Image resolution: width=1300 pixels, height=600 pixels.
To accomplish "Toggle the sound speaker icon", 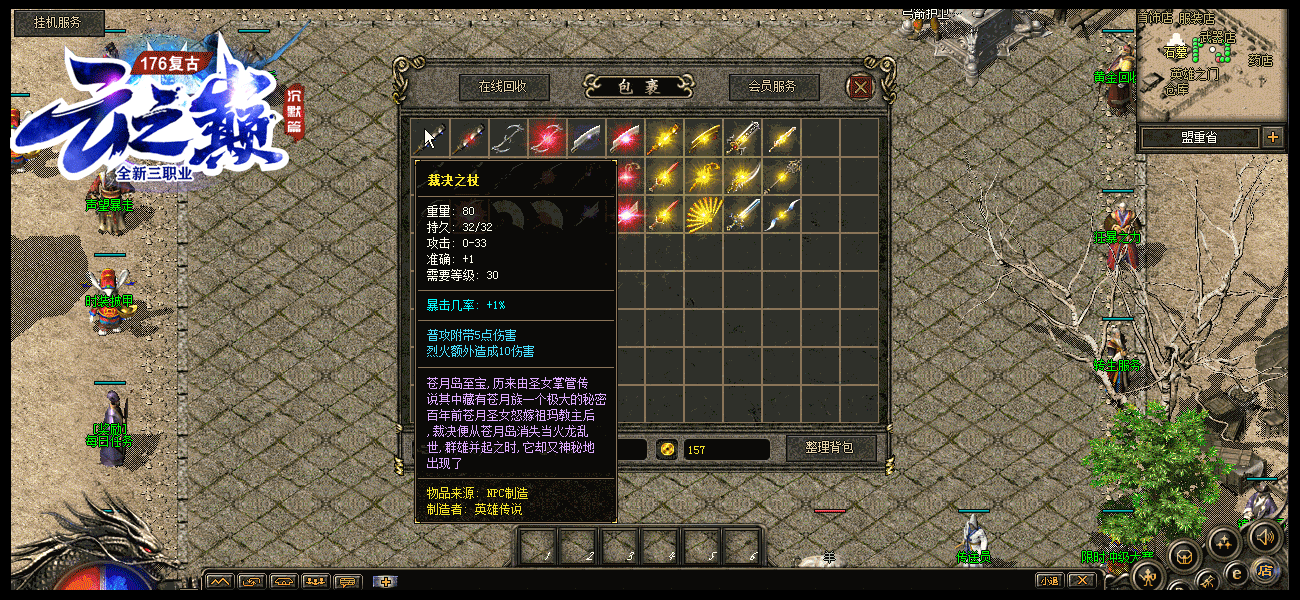I will point(1264,536).
